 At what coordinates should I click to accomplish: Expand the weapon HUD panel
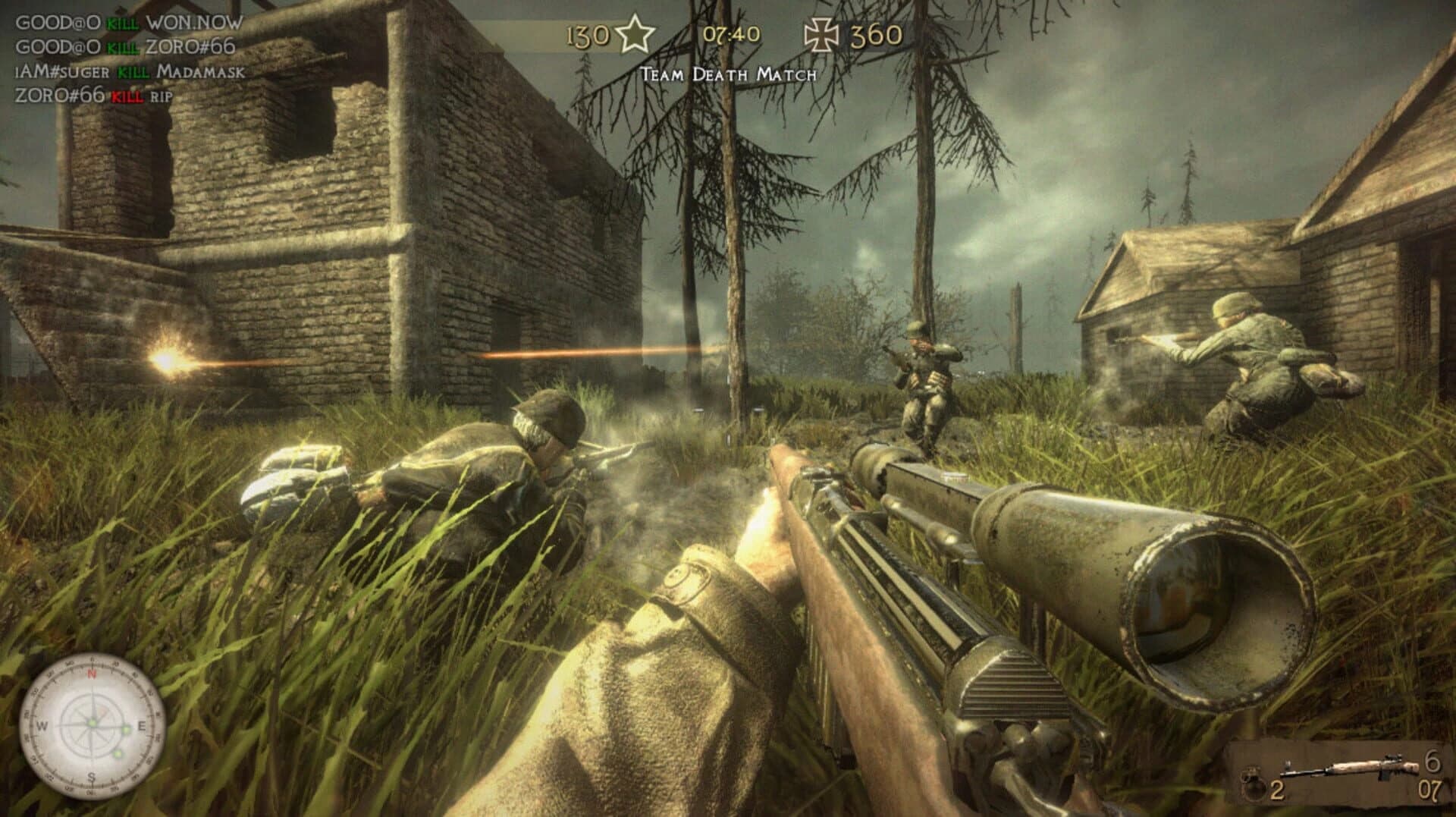point(1342,774)
